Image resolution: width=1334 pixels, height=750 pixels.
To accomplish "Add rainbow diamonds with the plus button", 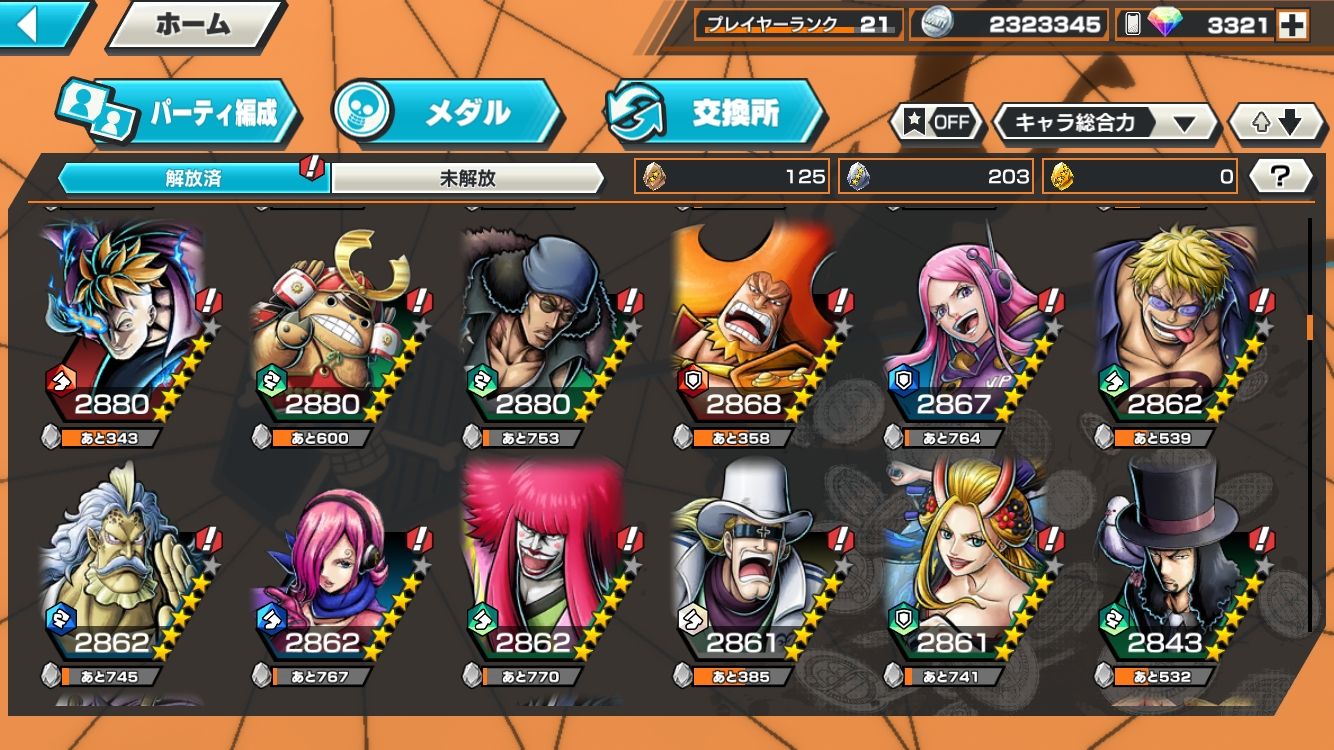I will coord(1292,26).
